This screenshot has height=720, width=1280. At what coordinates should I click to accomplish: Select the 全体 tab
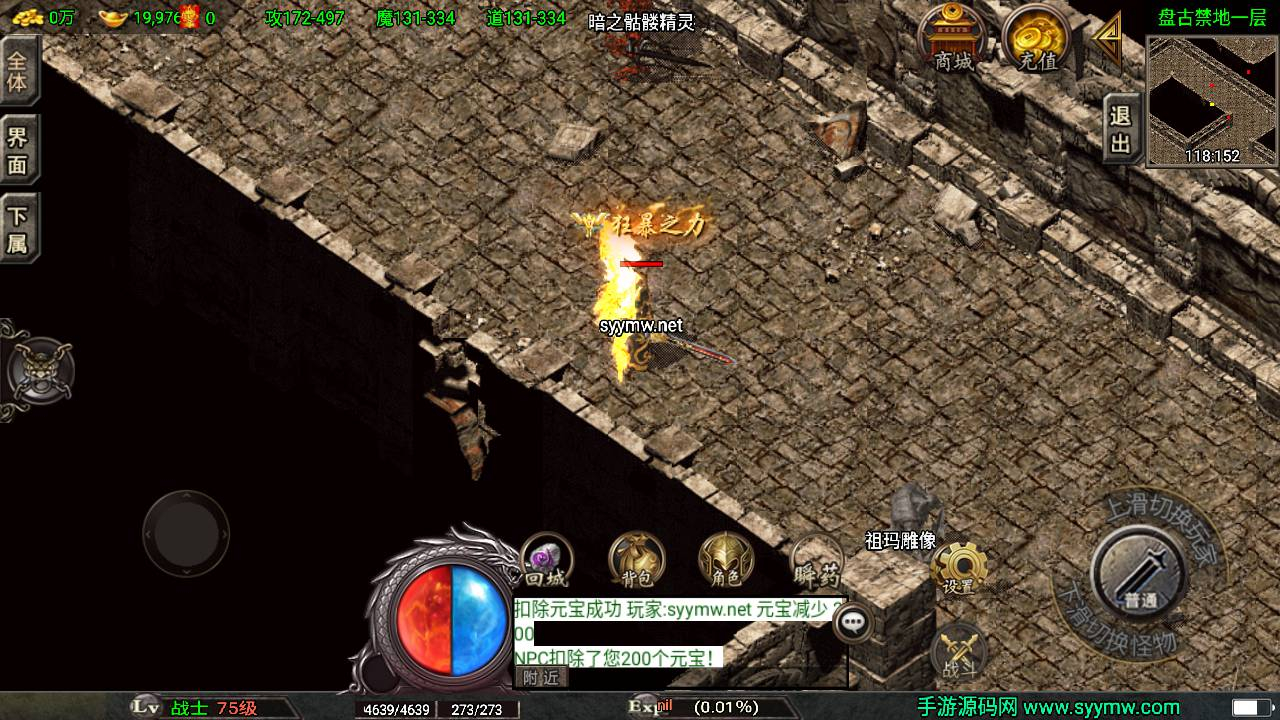pos(18,69)
